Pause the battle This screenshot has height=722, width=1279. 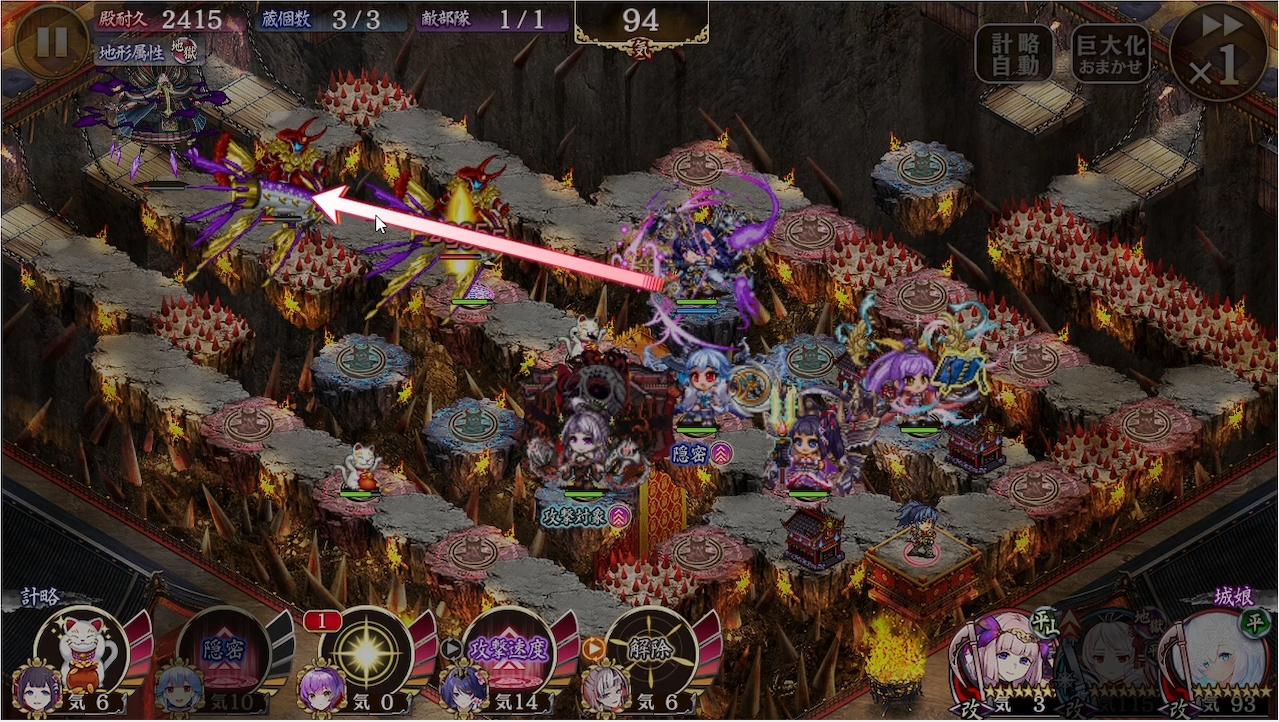coord(52,42)
